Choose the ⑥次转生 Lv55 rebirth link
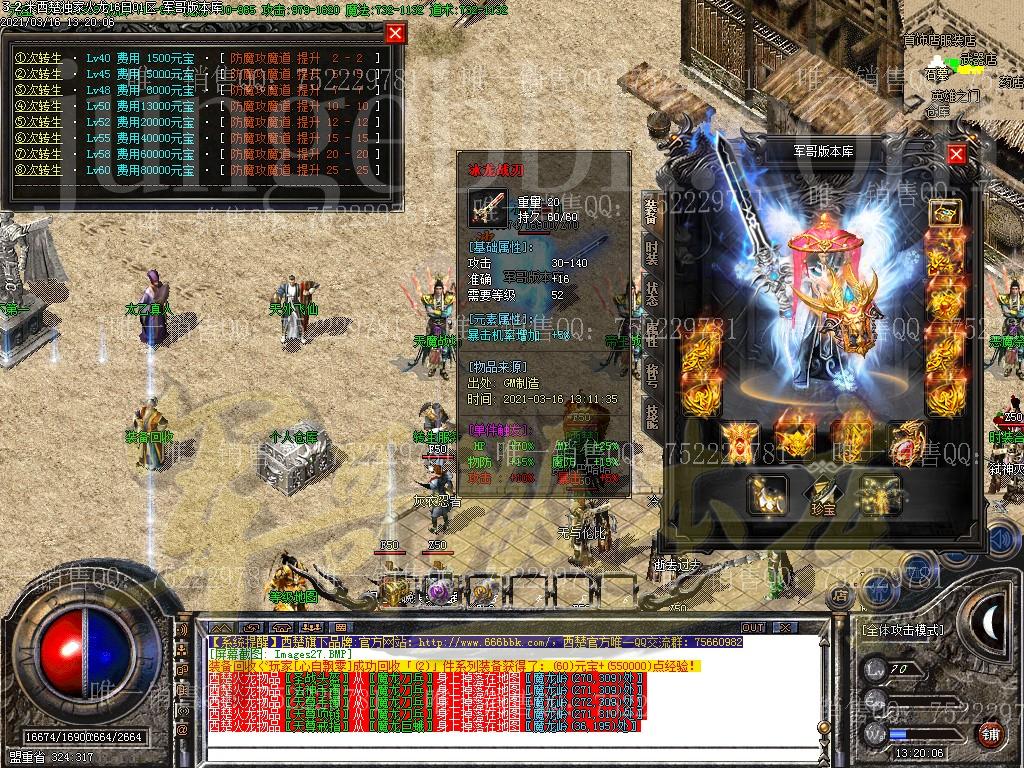 (x=38, y=138)
